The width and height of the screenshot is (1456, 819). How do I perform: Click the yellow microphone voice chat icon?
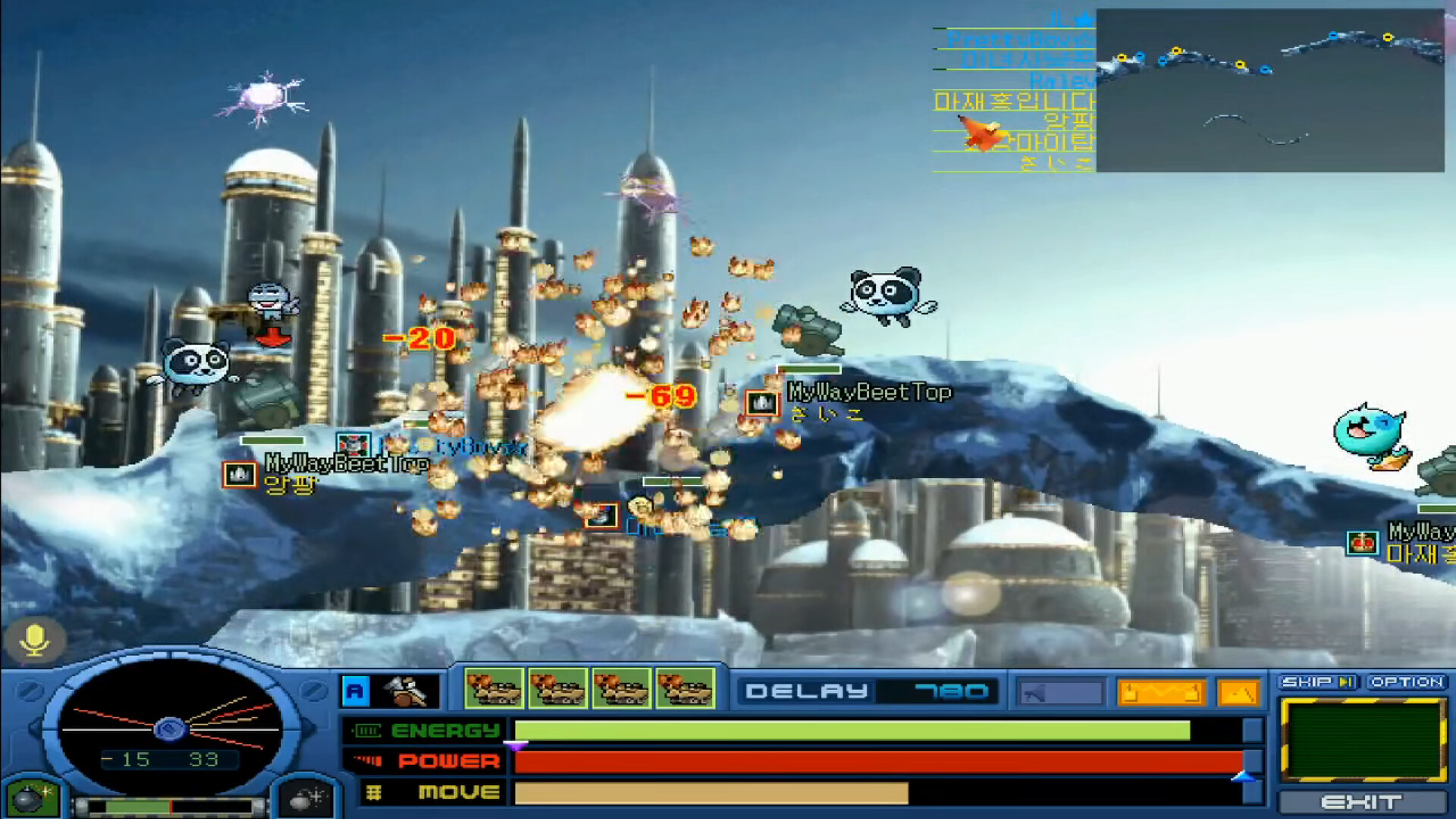tap(35, 639)
